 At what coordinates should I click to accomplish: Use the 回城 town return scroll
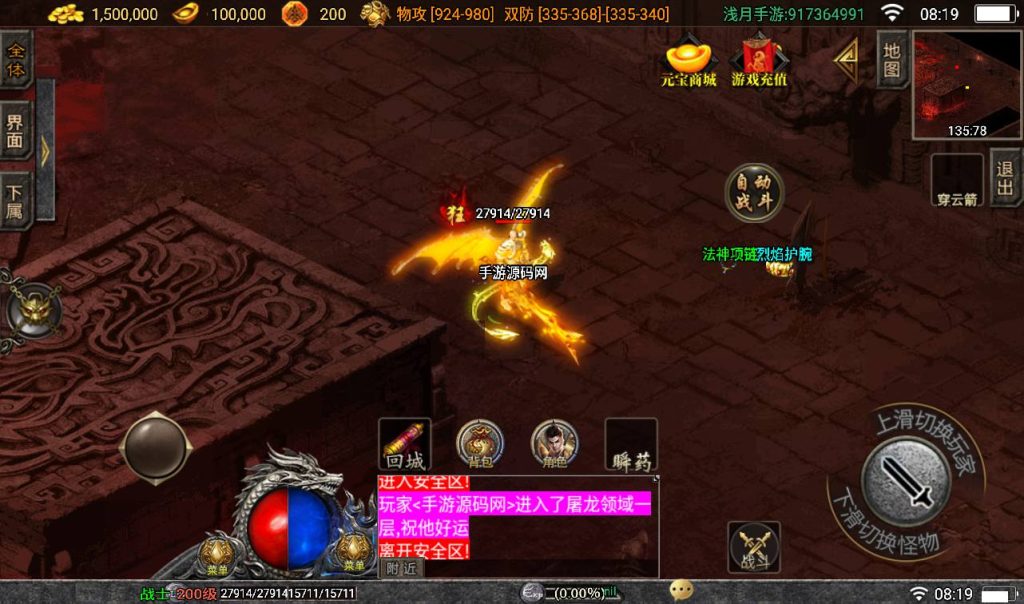click(x=405, y=445)
